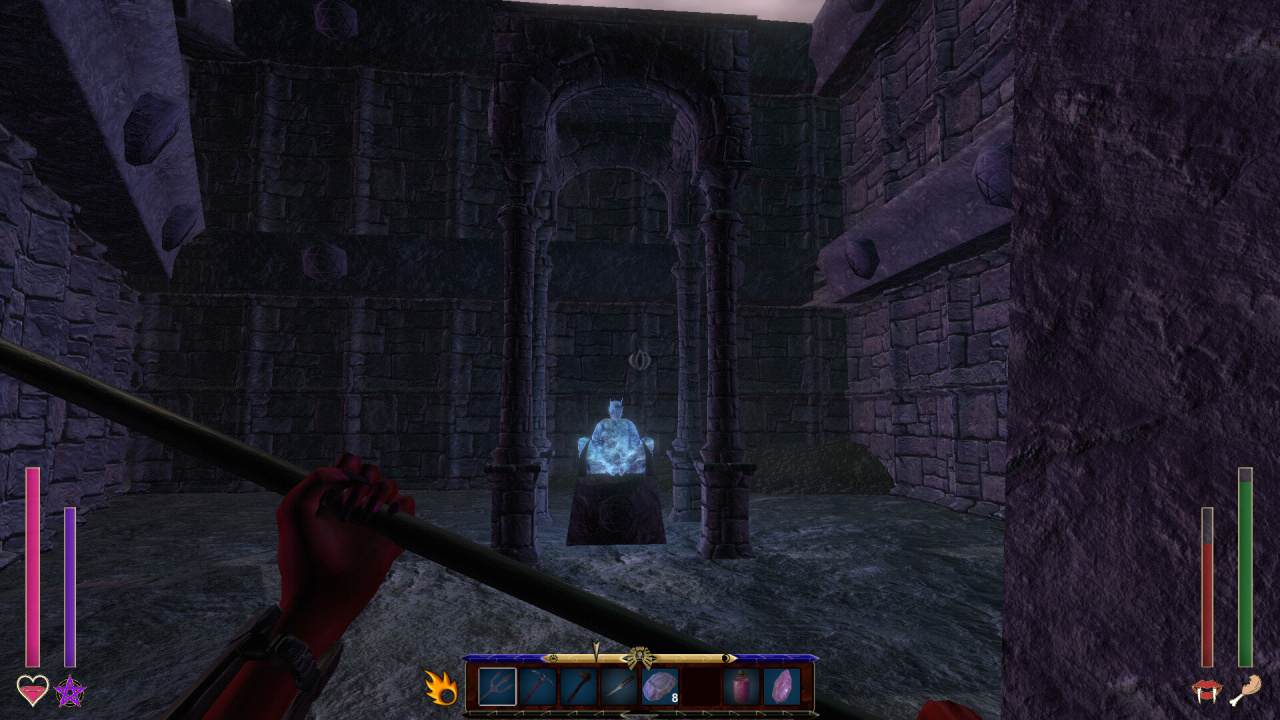Viewport: 1280px width, 720px height.
Task: Click the vampire fangs thirst icon
Action: point(1207,690)
